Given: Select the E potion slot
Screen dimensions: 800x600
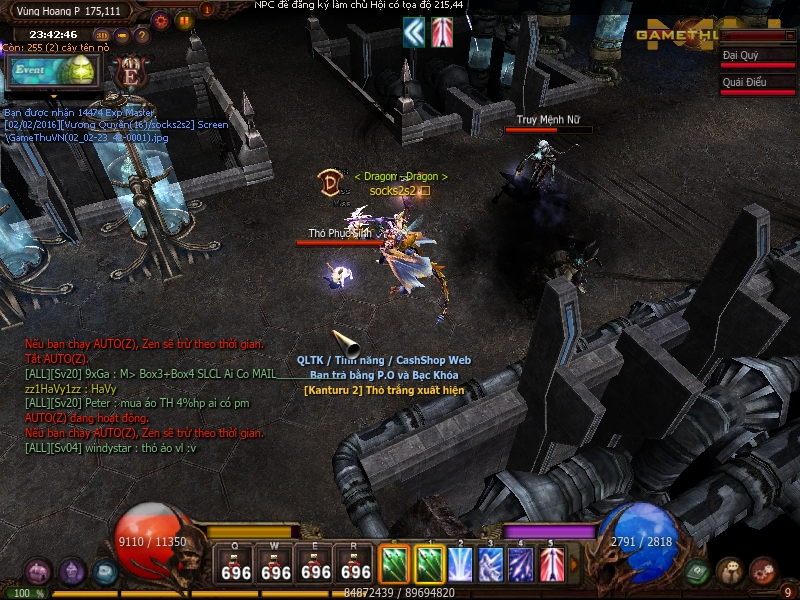Looking at the screenshot, I should pos(316,566).
